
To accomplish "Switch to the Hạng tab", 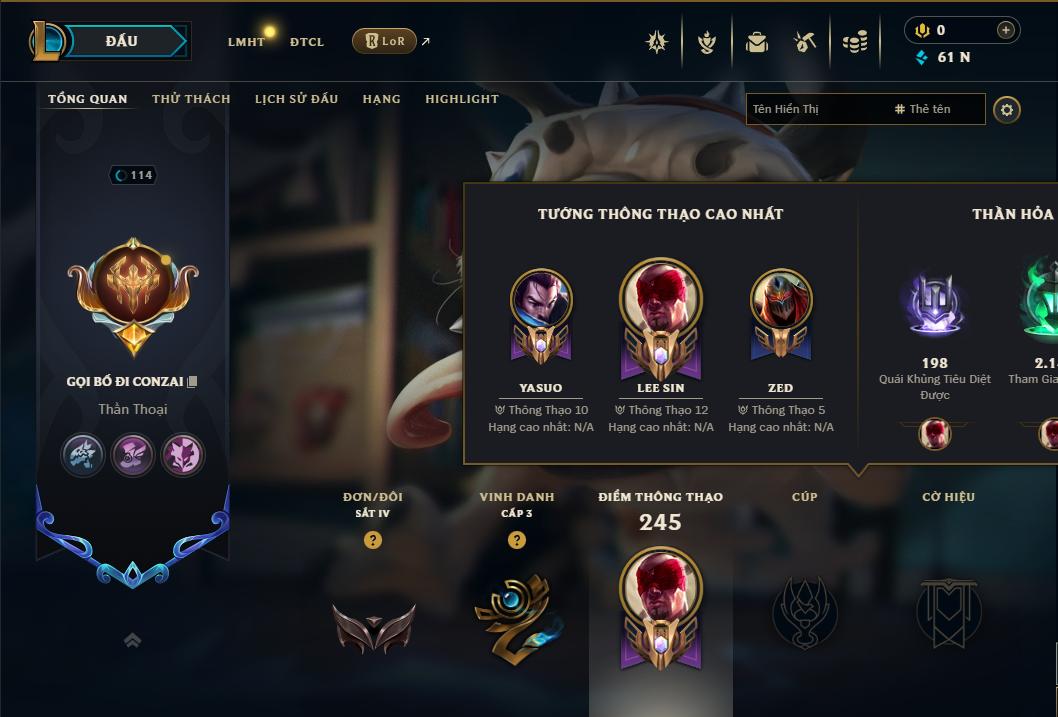I will click(x=381, y=99).
